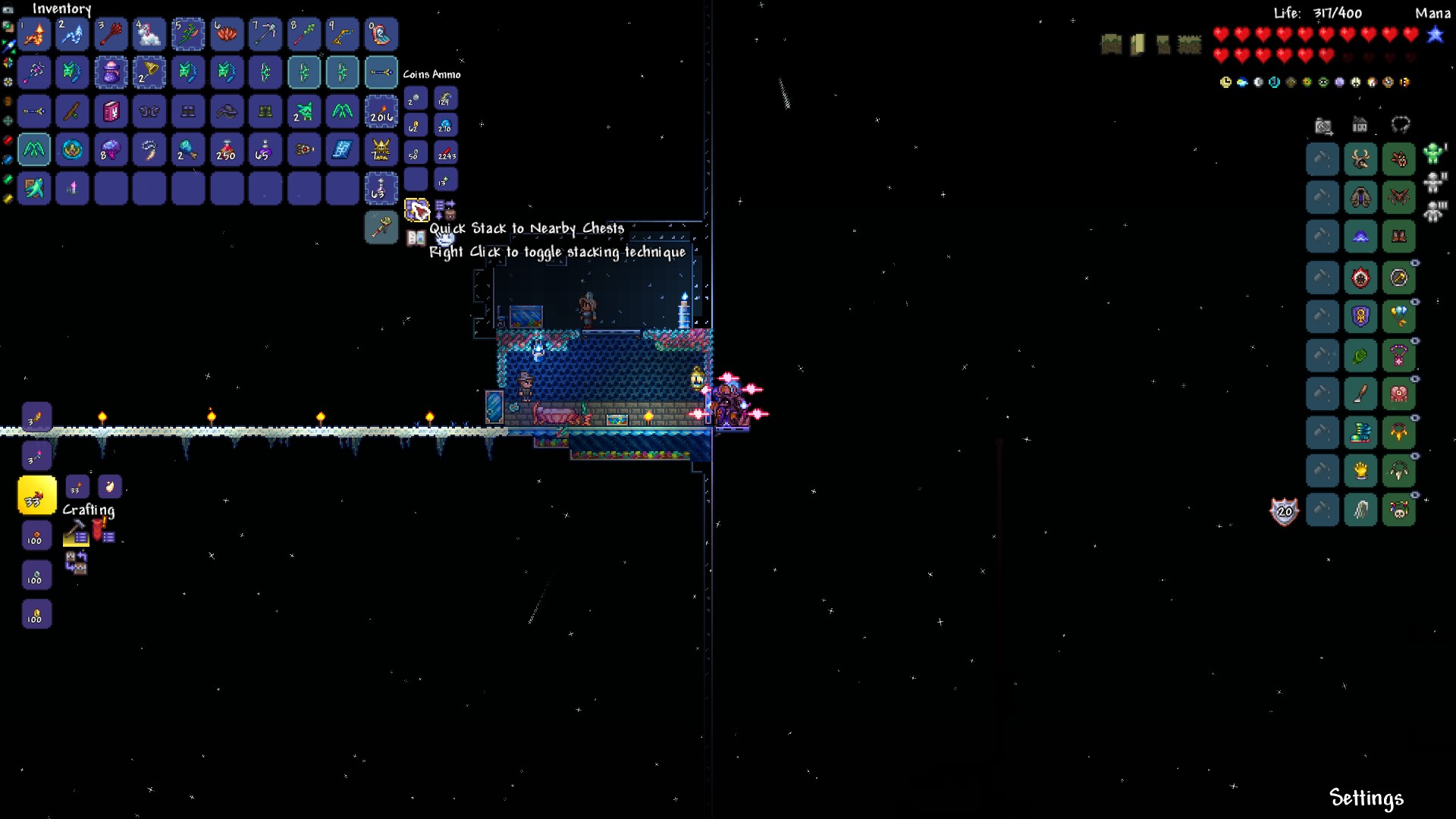Select the magic mirror in hotbar slot 0
This screenshot has width=1456, height=819.
coord(381,34)
